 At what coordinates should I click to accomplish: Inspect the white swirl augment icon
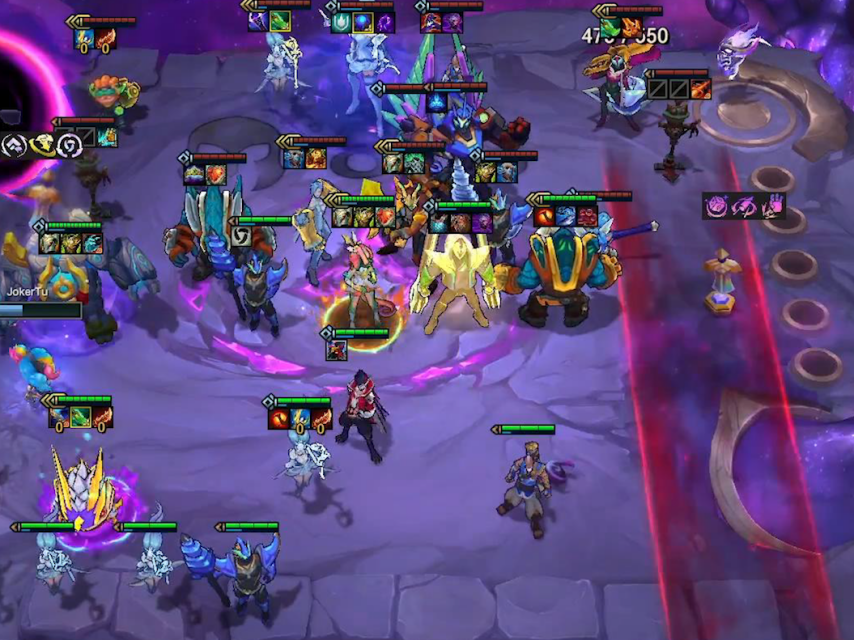(x=68, y=145)
